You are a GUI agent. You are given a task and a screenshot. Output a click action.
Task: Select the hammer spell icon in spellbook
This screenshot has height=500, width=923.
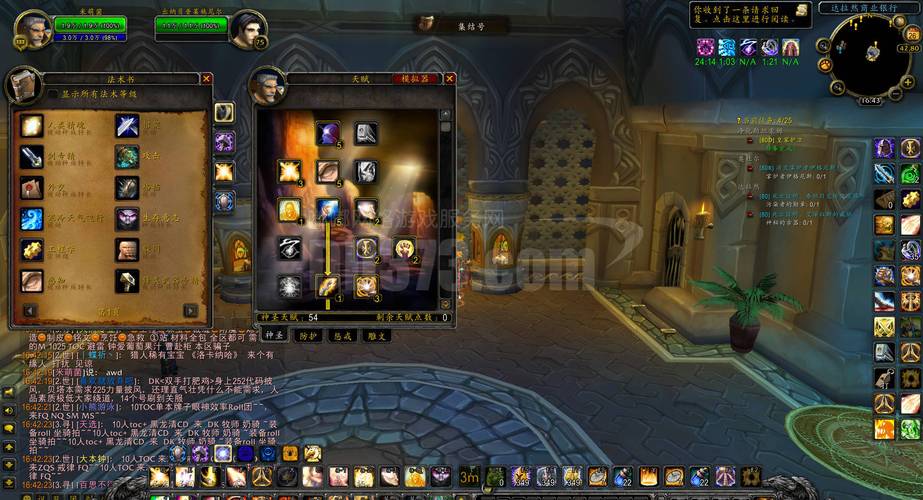pyautogui.click(x=127, y=281)
